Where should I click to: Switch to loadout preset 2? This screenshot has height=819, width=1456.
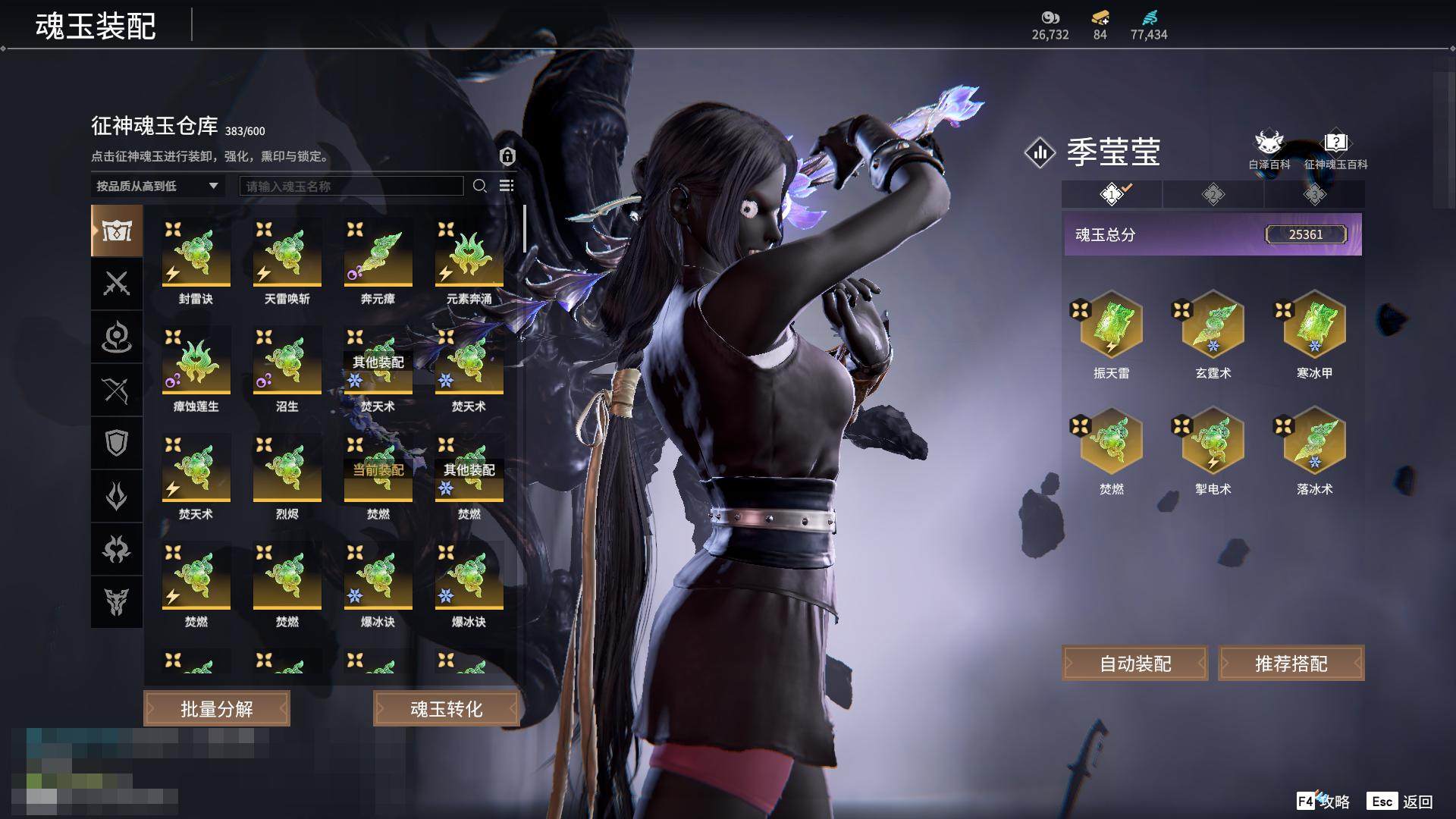1213,195
